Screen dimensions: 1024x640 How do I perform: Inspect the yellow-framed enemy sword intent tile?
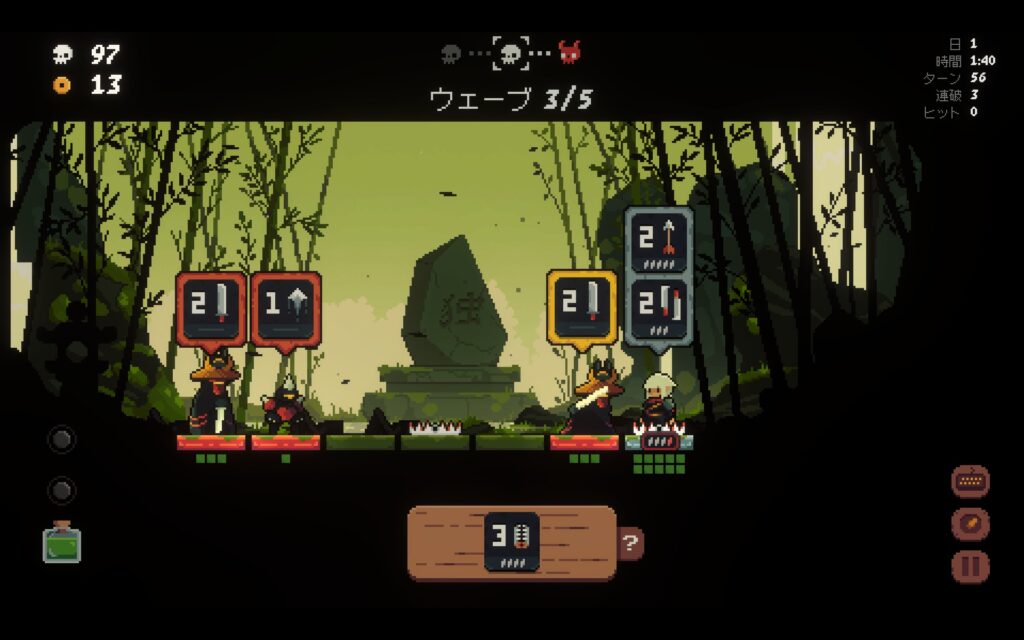[582, 307]
